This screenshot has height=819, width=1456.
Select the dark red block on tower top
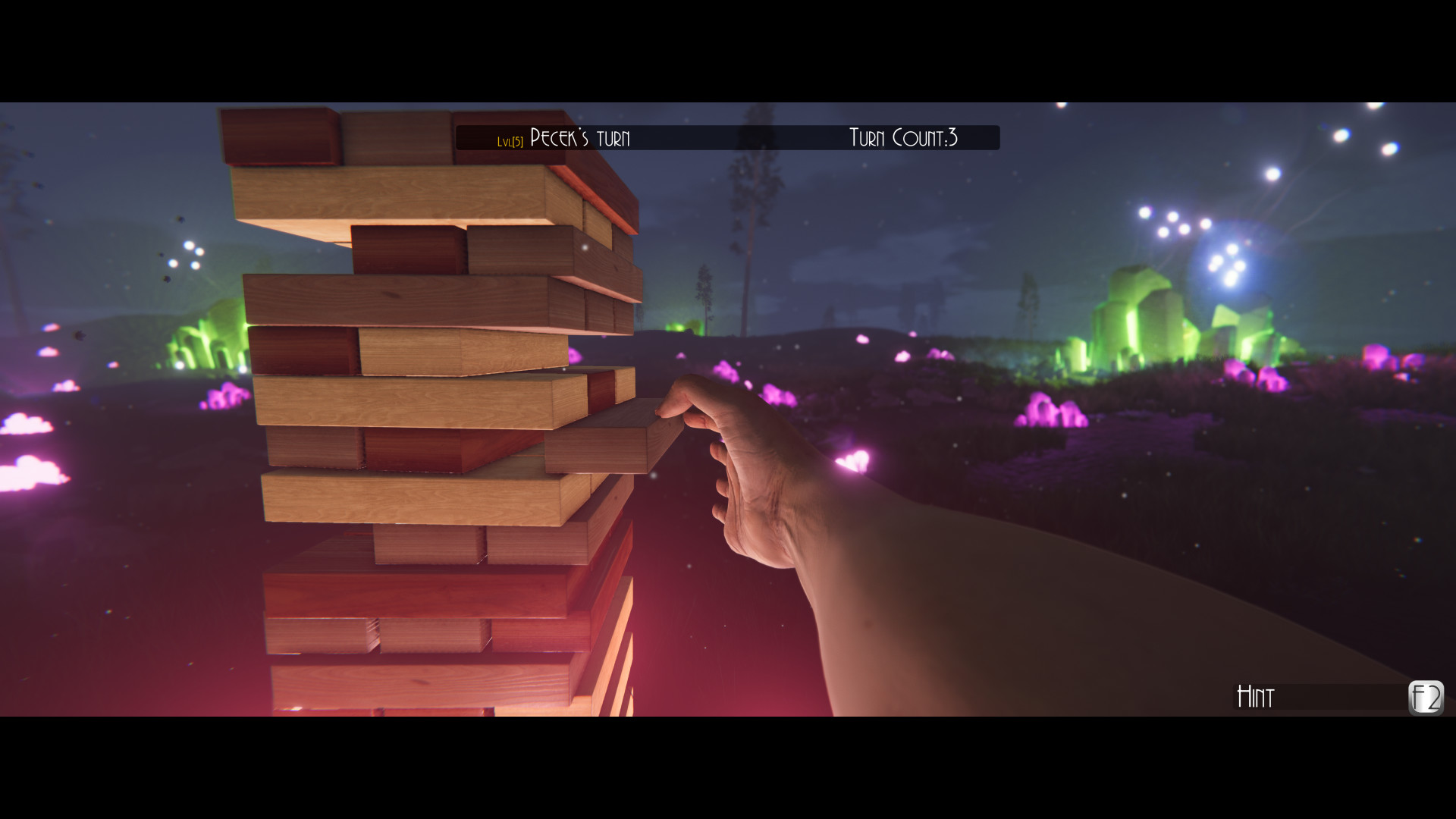(281, 136)
